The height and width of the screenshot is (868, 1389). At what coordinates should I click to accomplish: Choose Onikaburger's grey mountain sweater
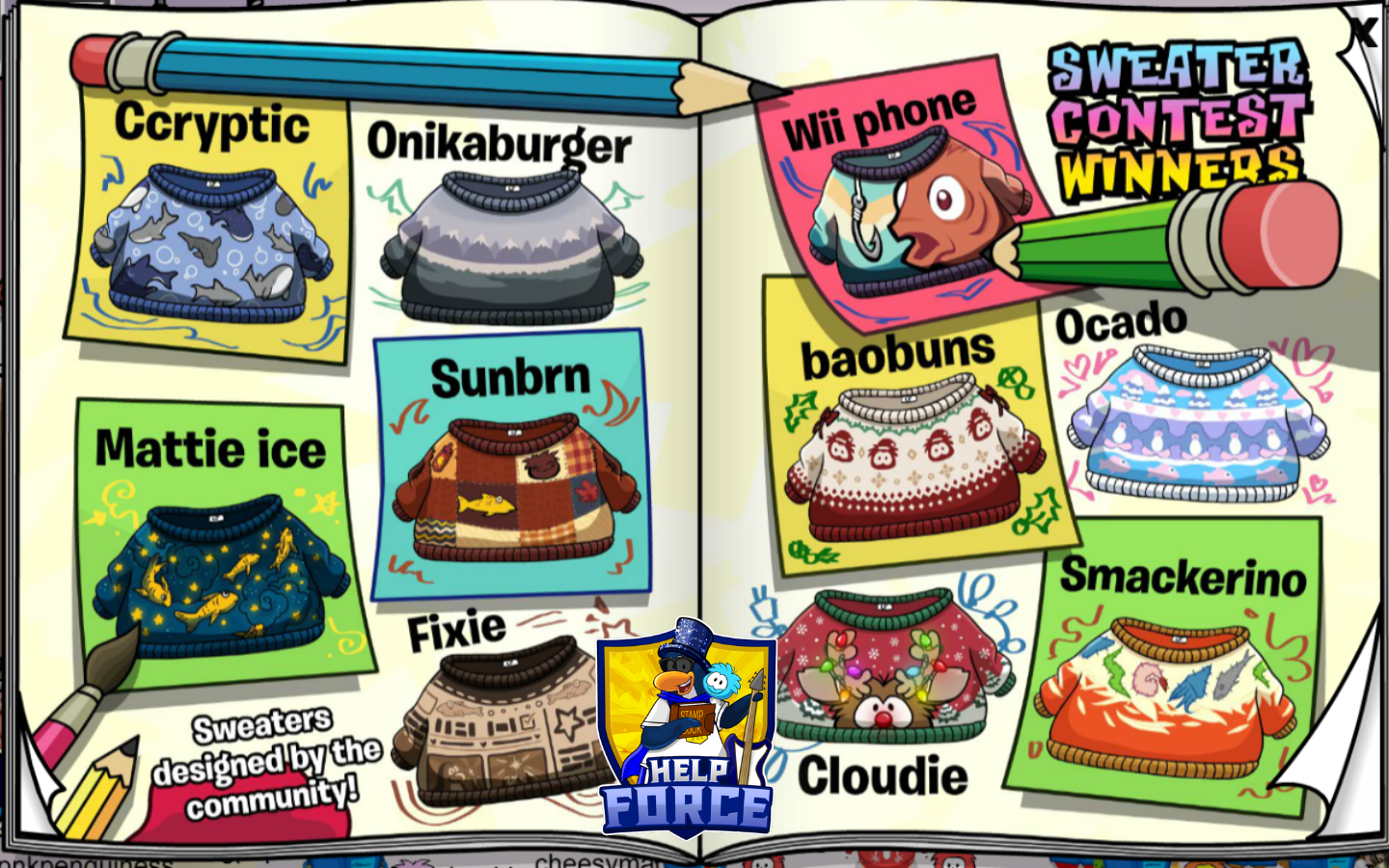coord(511,248)
